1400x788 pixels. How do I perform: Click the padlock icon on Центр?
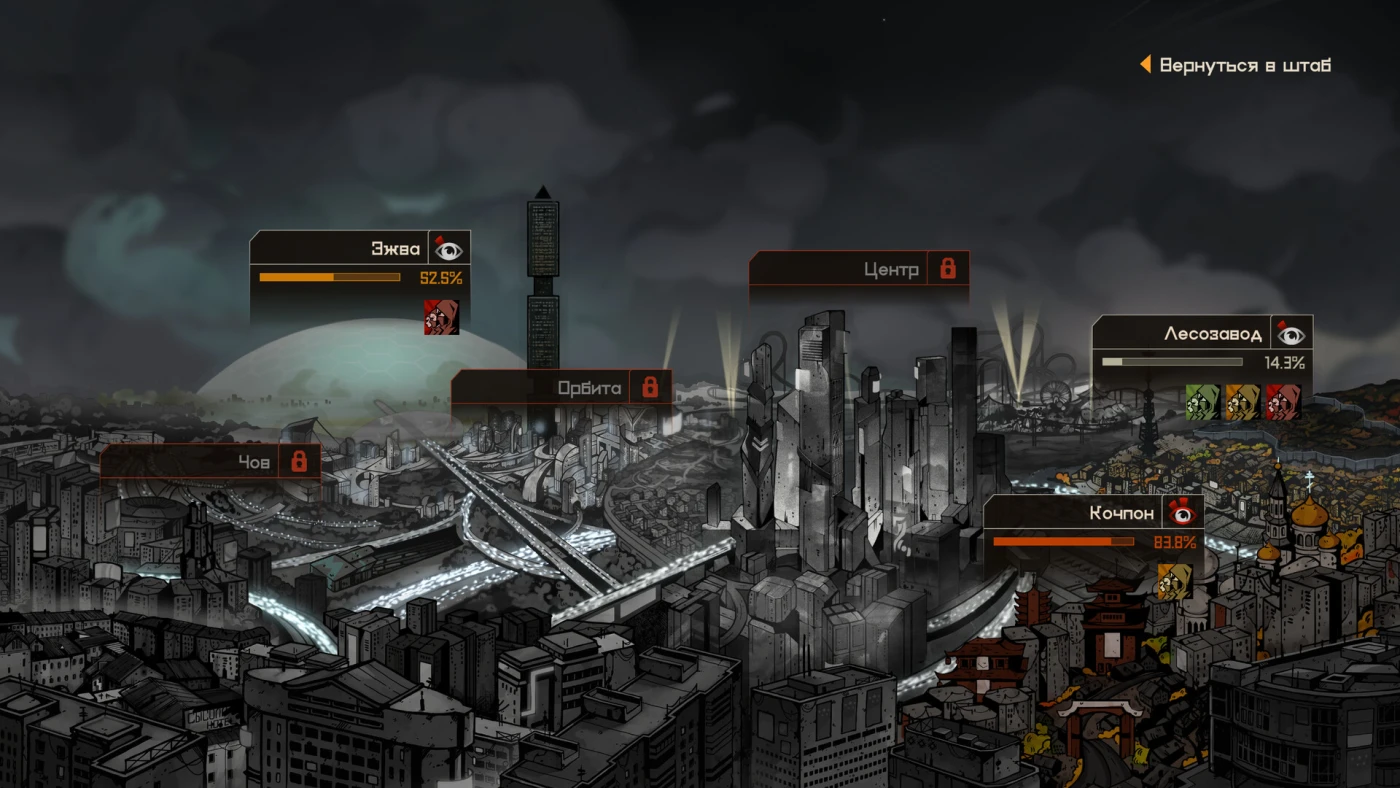pyautogui.click(x=948, y=268)
